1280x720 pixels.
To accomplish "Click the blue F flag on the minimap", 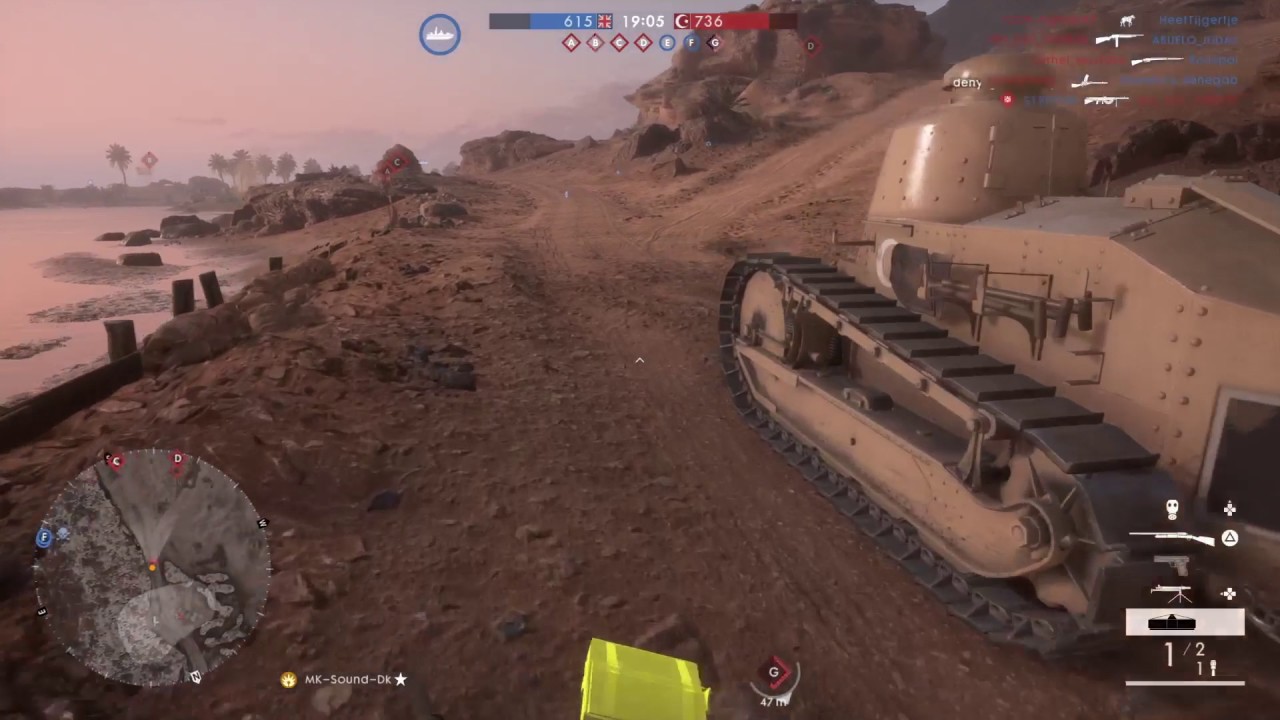I will pyautogui.click(x=44, y=537).
